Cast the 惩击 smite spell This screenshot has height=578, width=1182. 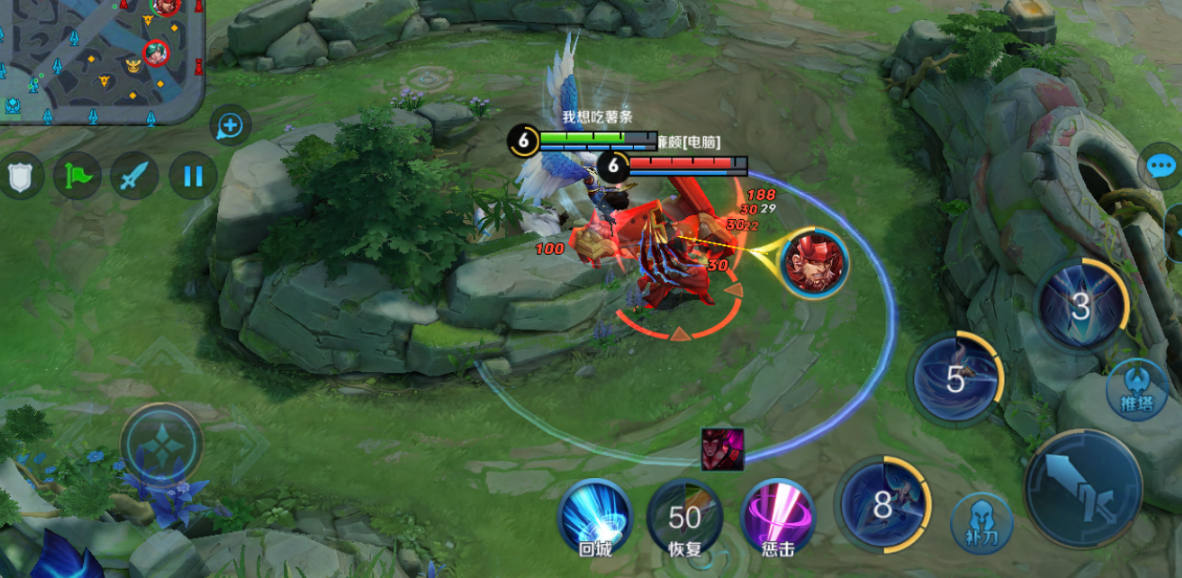tap(777, 515)
